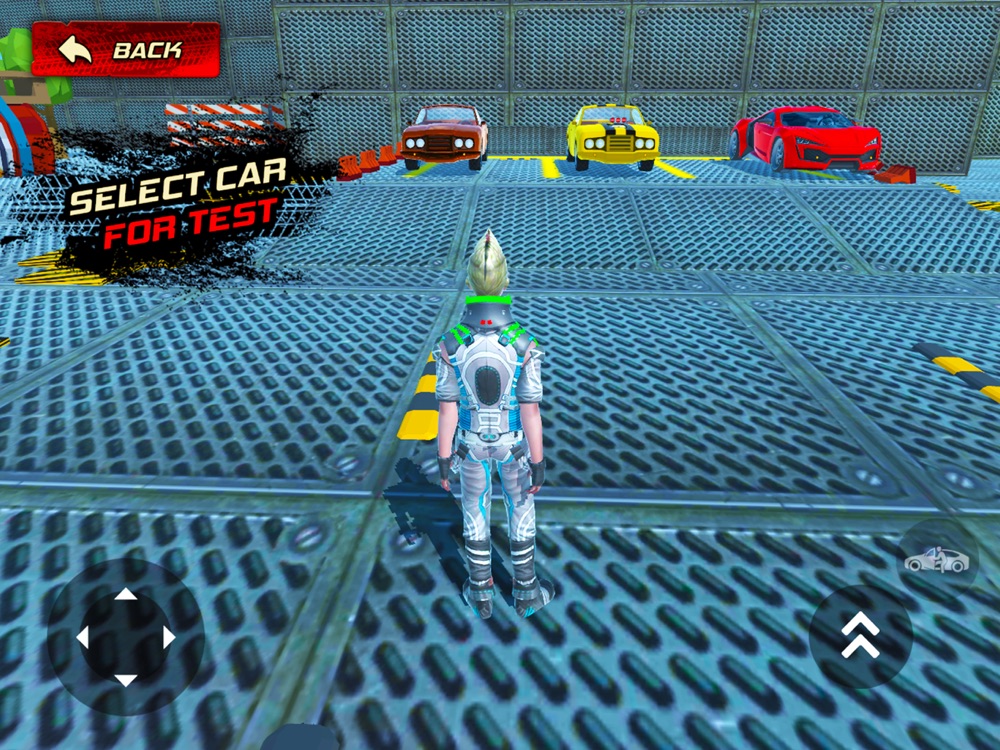1000x750 pixels.
Task: Tap the up arrow on the movement pad
Action: click(x=126, y=596)
